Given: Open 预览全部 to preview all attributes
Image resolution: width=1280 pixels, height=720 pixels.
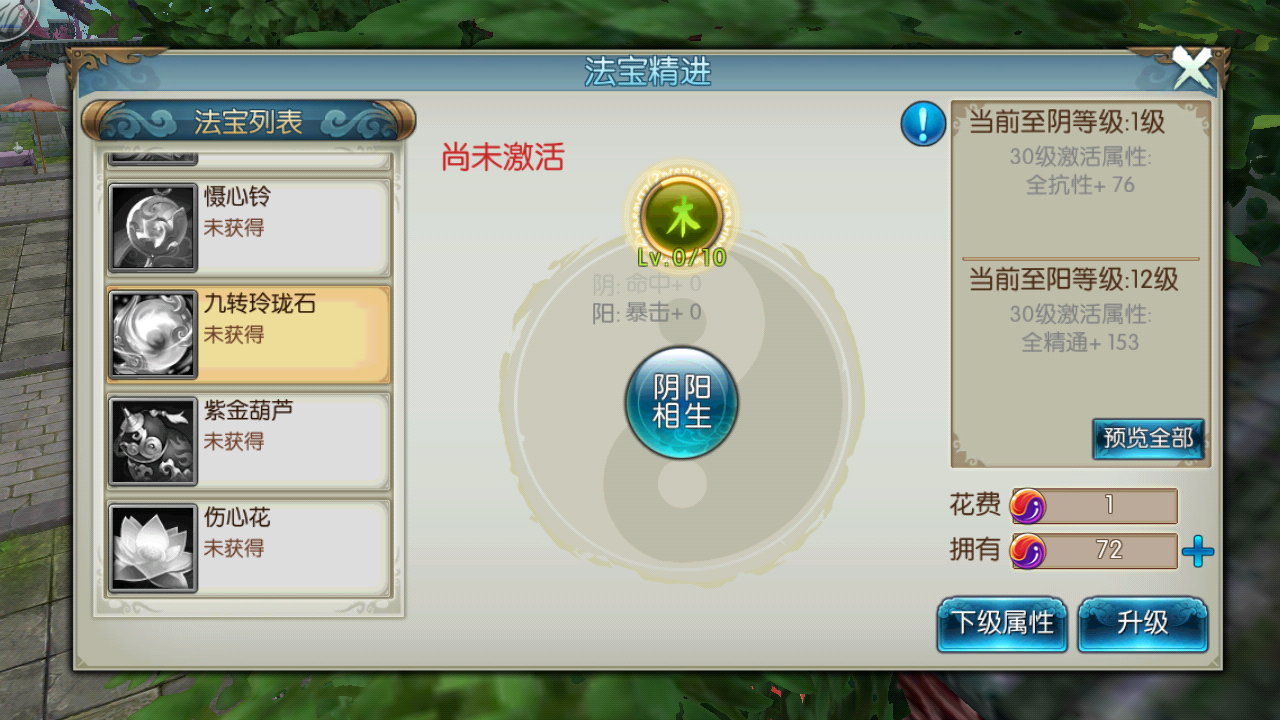Looking at the screenshot, I should (x=1147, y=439).
